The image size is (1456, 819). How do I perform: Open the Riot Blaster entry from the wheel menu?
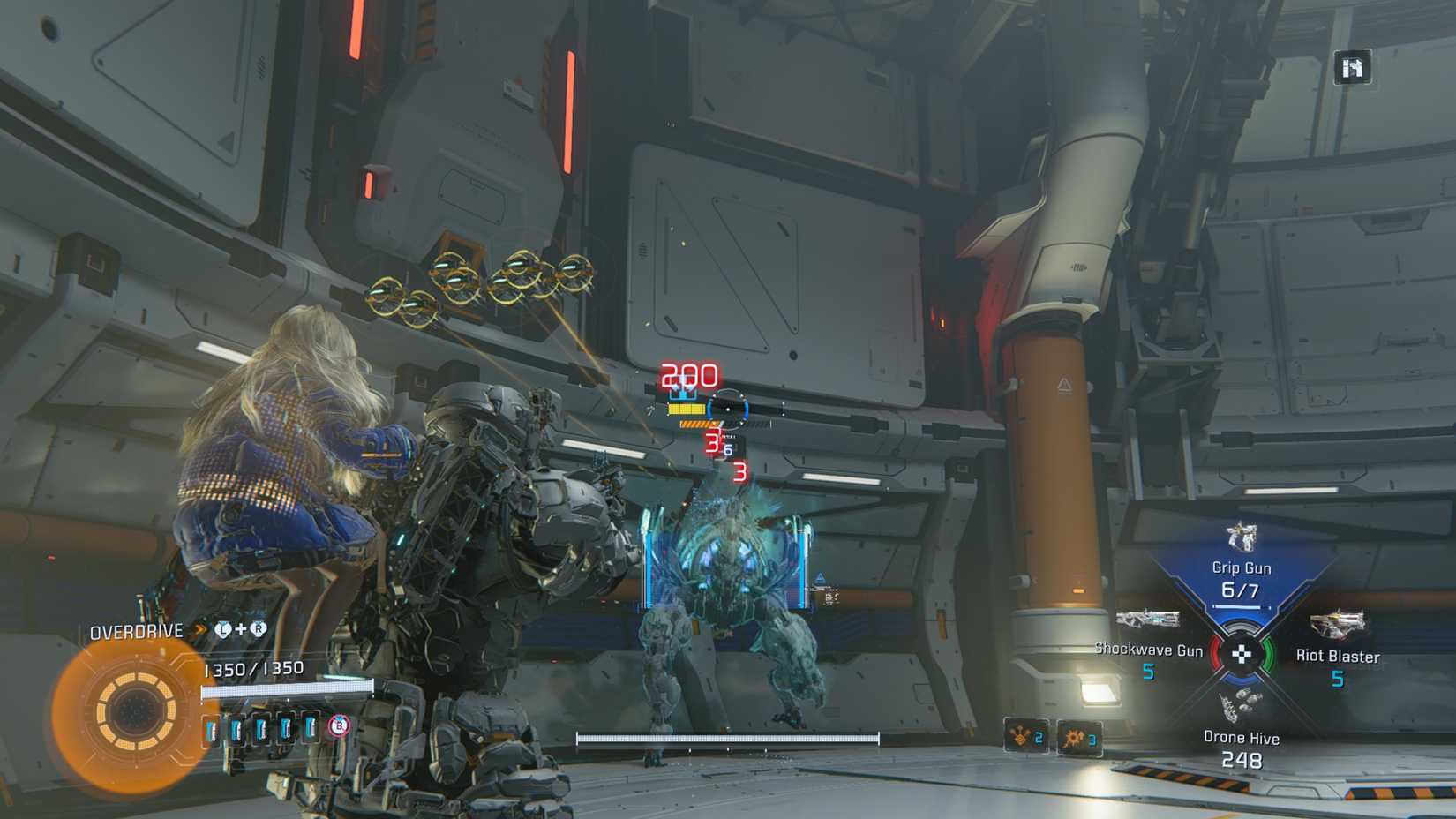click(x=1339, y=656)
